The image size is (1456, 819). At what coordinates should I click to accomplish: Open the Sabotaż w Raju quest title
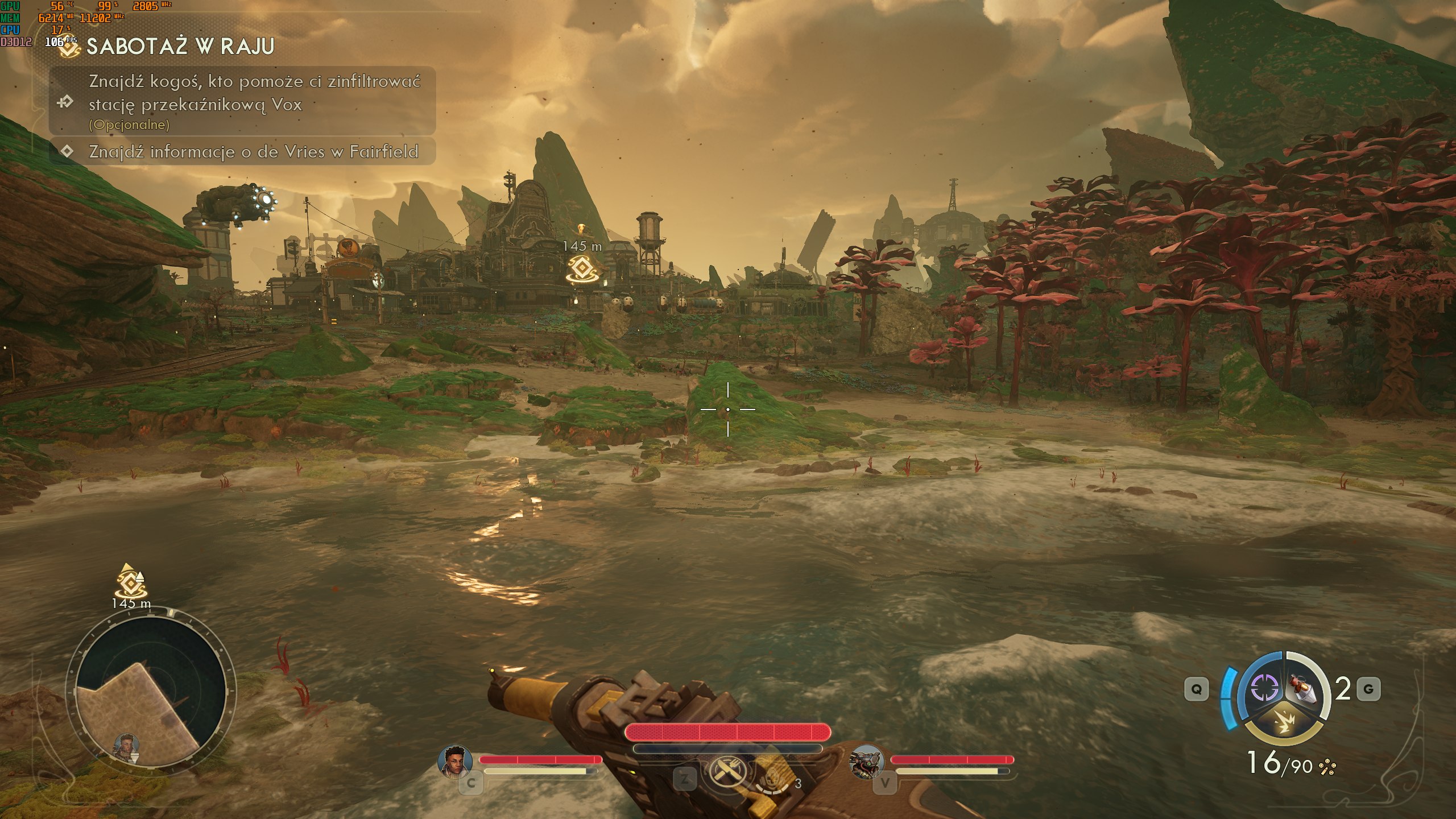[180, 47]
